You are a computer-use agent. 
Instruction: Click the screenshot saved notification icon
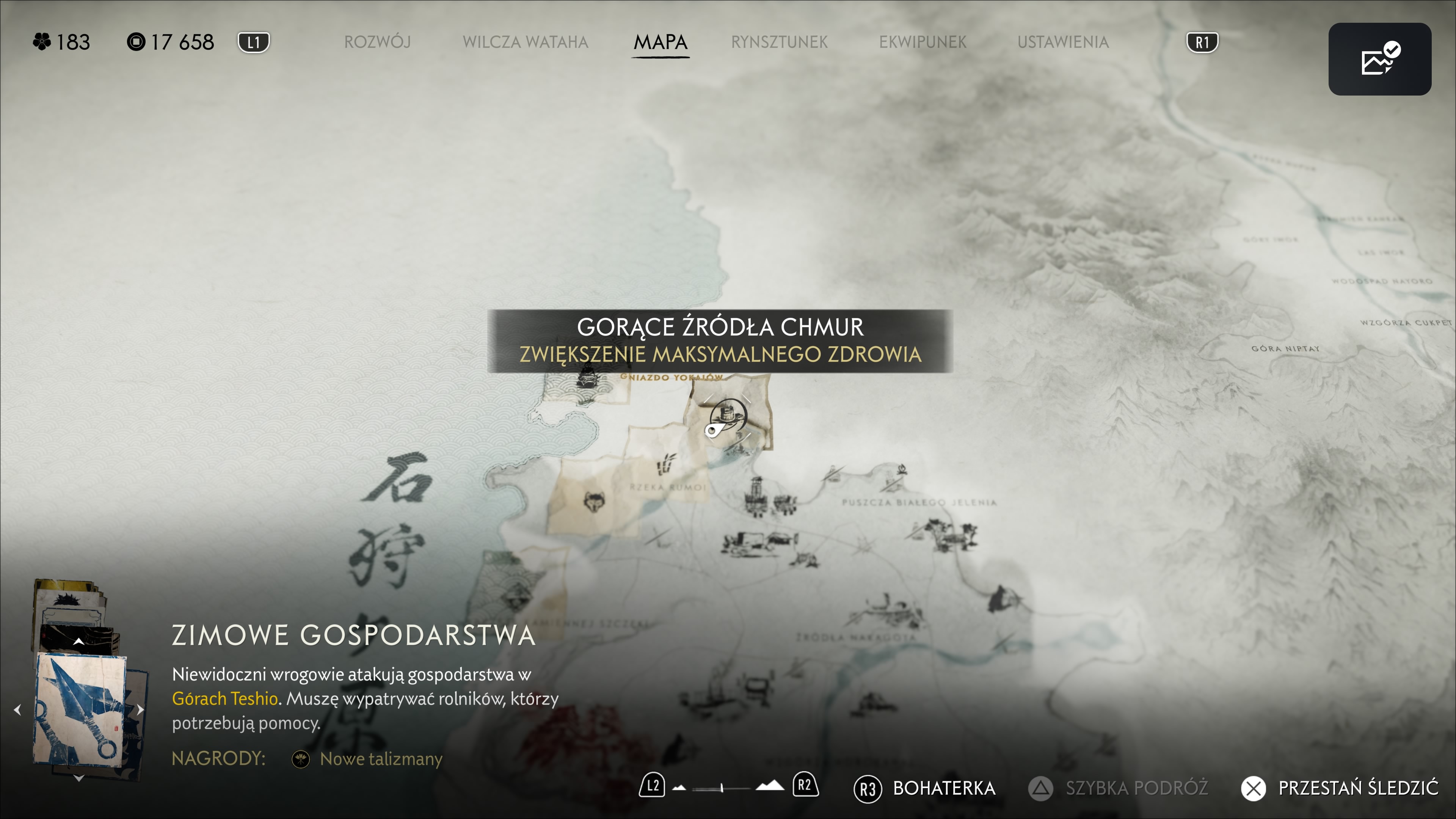click(1379, 59)
